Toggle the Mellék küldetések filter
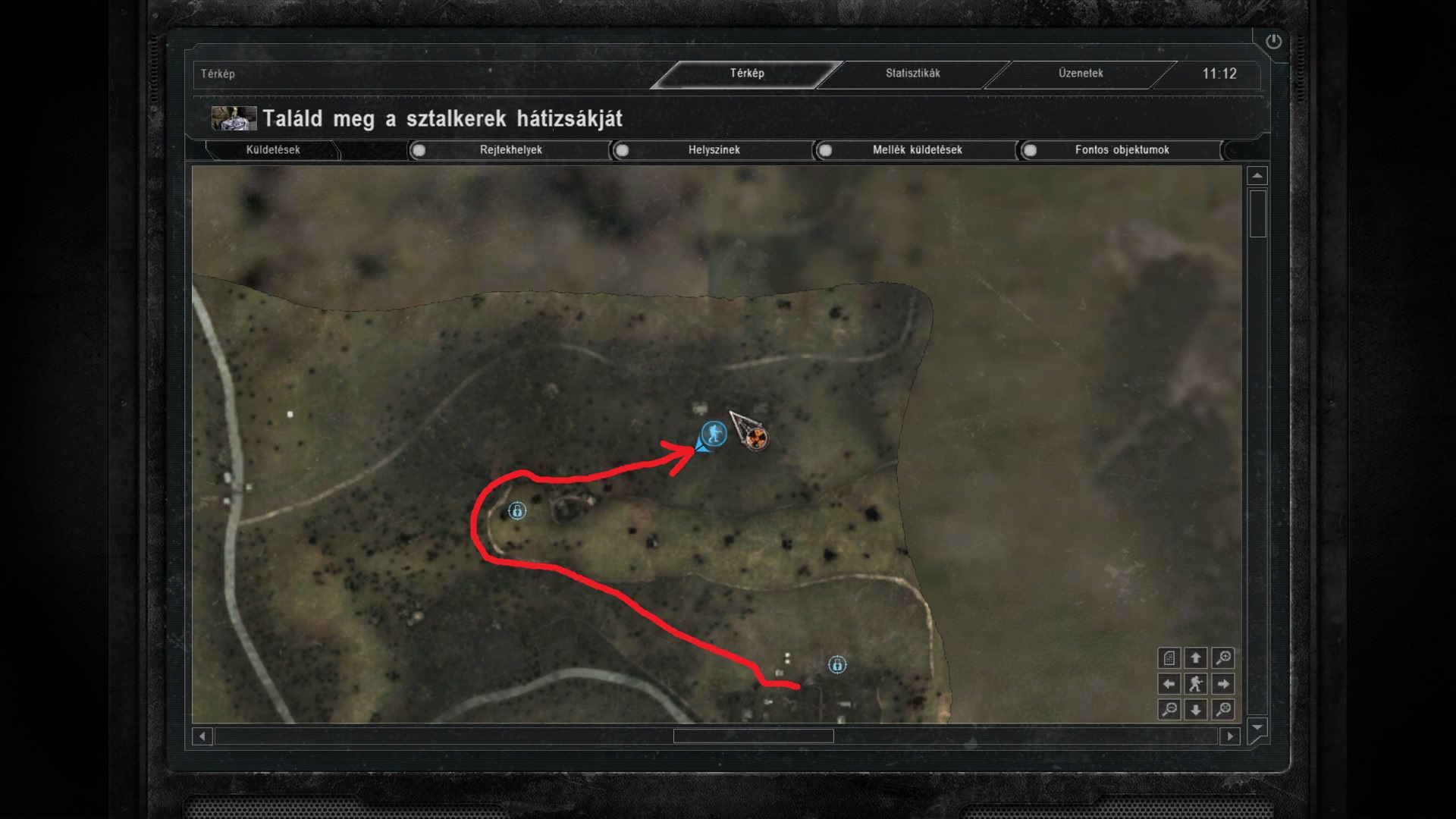The width and height of the screenshot is (1456, 819). 825,150
